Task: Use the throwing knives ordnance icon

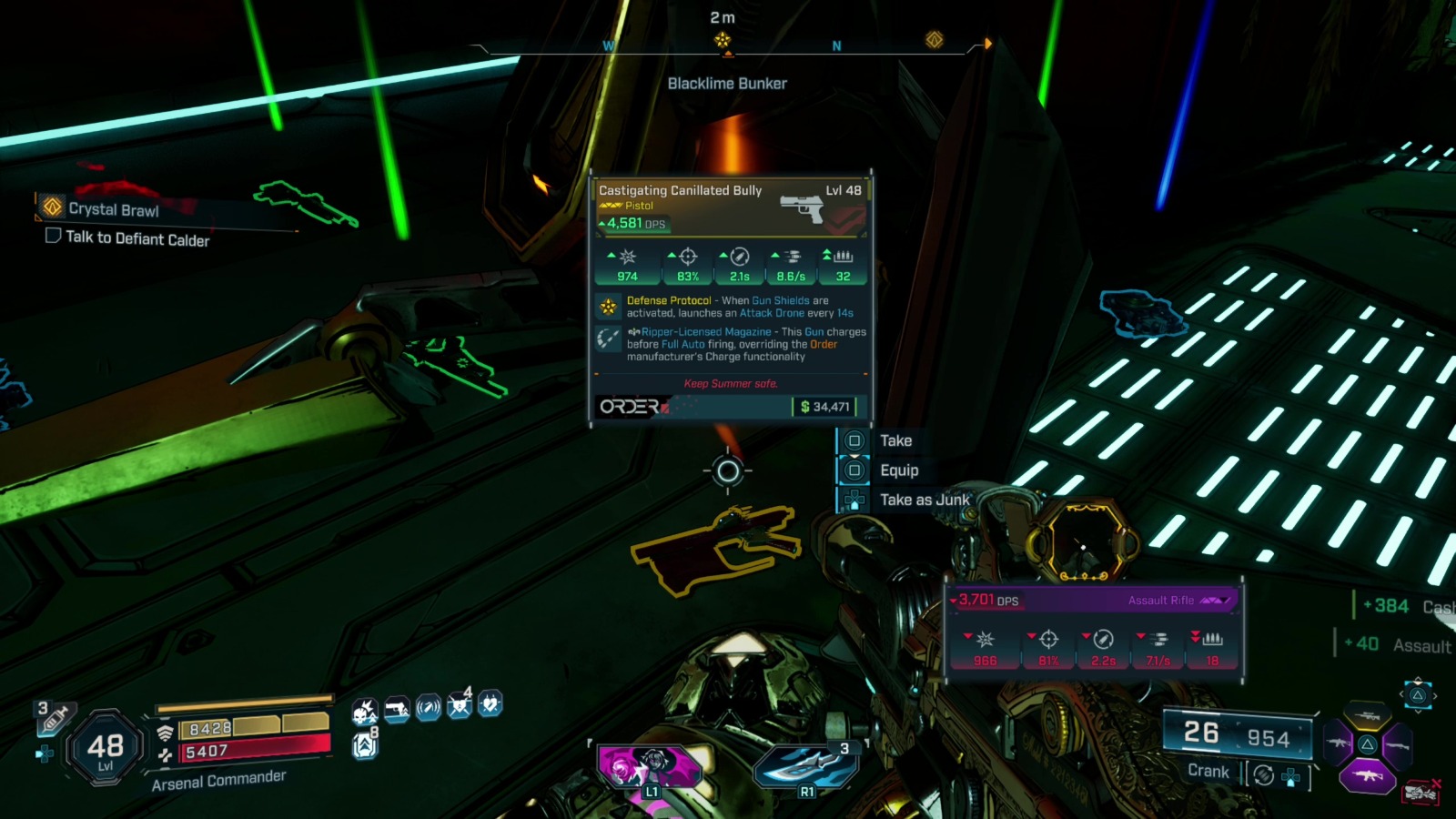Action: 805,766
